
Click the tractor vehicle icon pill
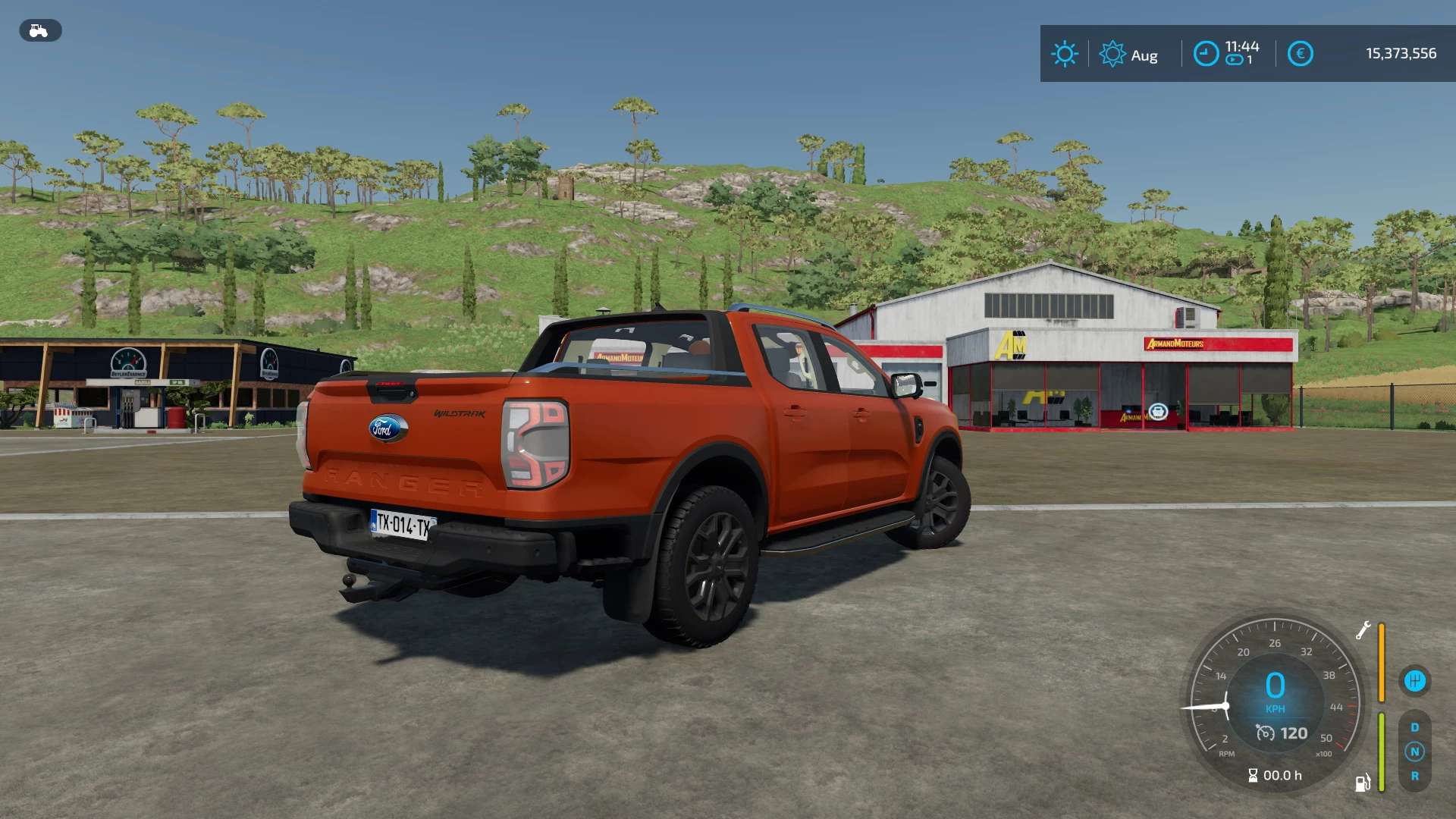pos(40,30)
